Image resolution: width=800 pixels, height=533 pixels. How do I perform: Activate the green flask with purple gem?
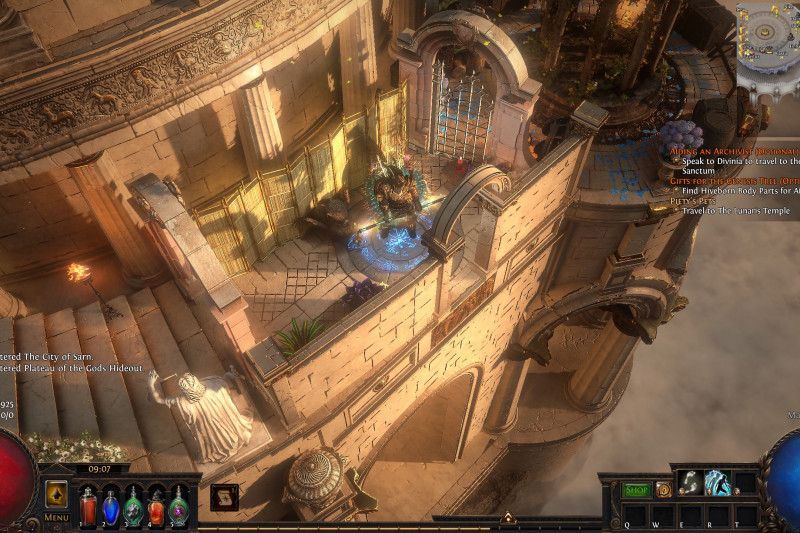click(x=178, y=505)
